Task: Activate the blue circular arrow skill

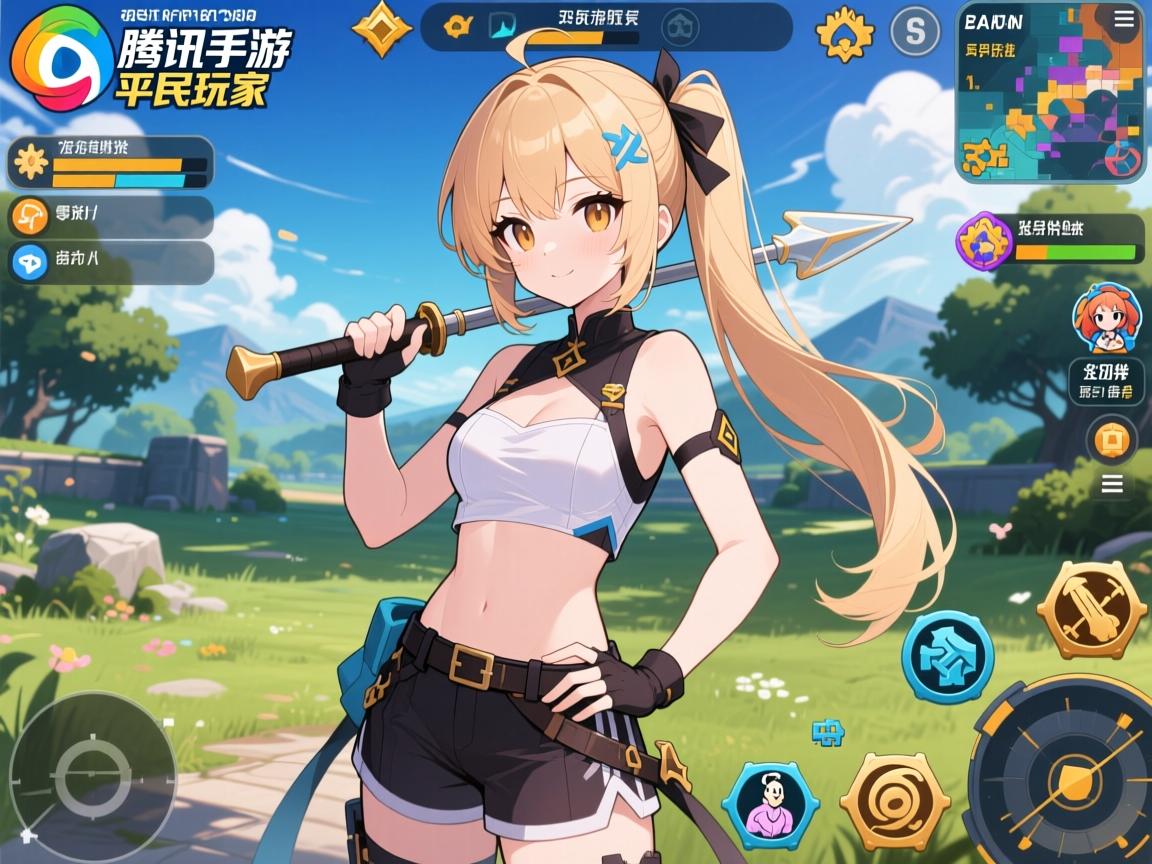Action: 947,657
